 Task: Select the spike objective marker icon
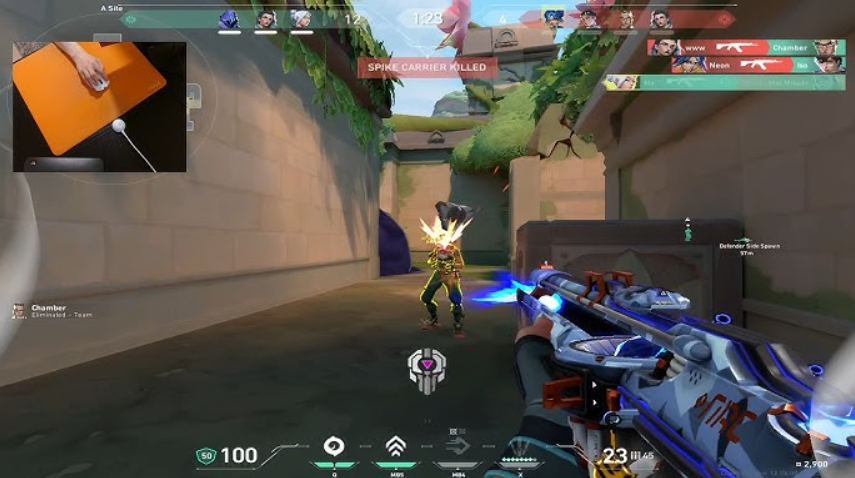pyautogui.click(x=426, y=370)
